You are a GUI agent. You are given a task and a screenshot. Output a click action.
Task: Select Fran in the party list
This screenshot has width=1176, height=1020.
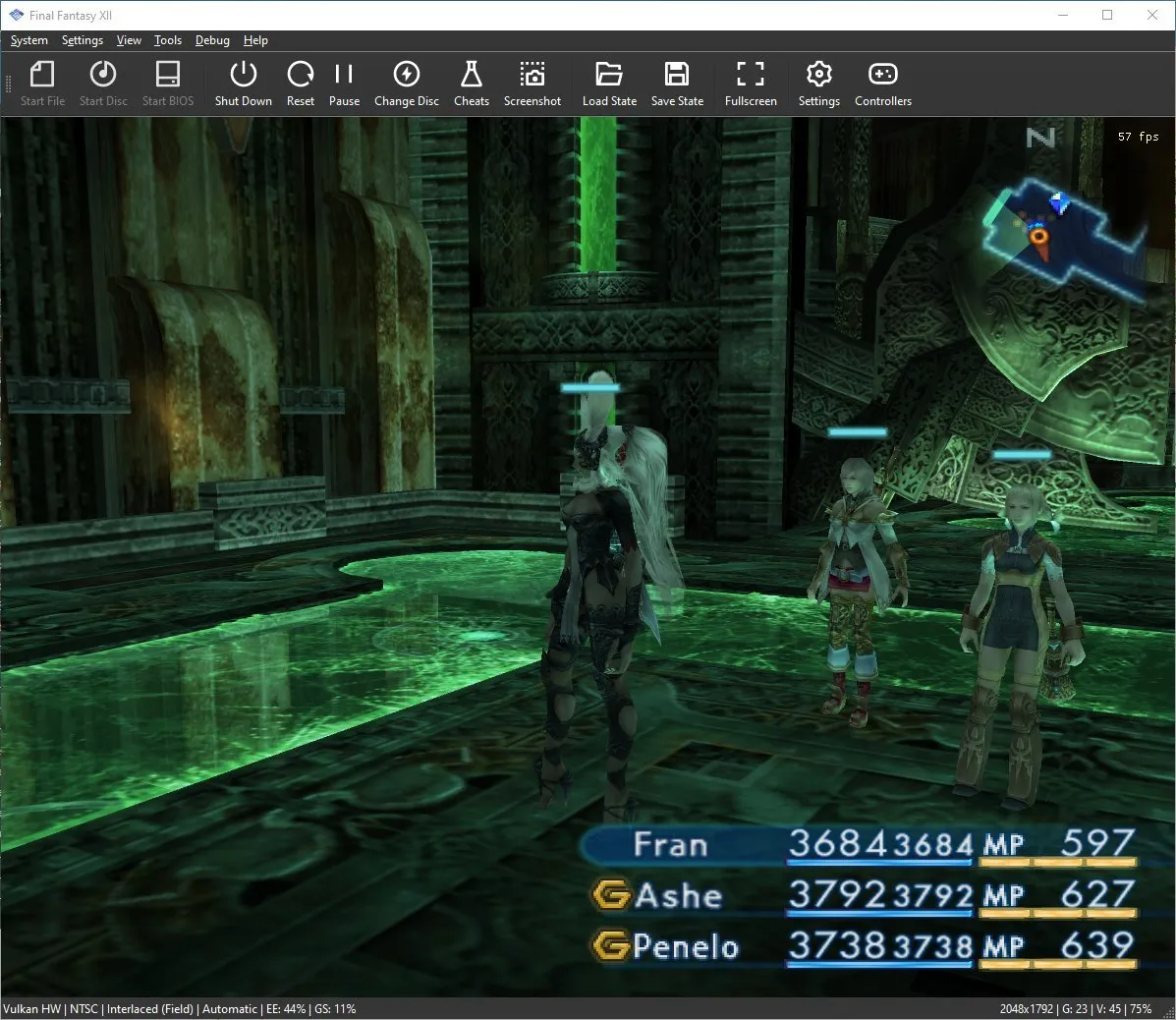coord(671,845)
